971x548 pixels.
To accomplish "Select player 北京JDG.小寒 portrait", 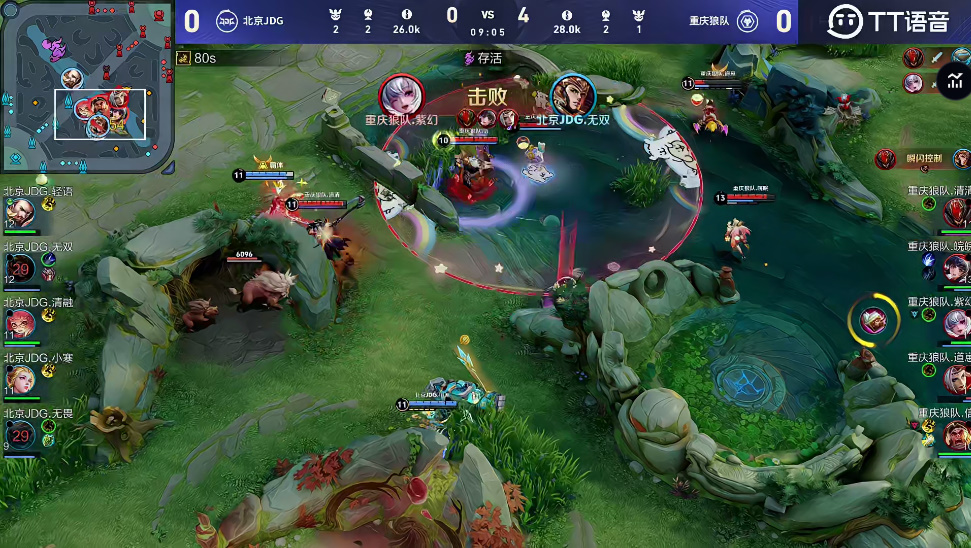I will pos(19,378).
